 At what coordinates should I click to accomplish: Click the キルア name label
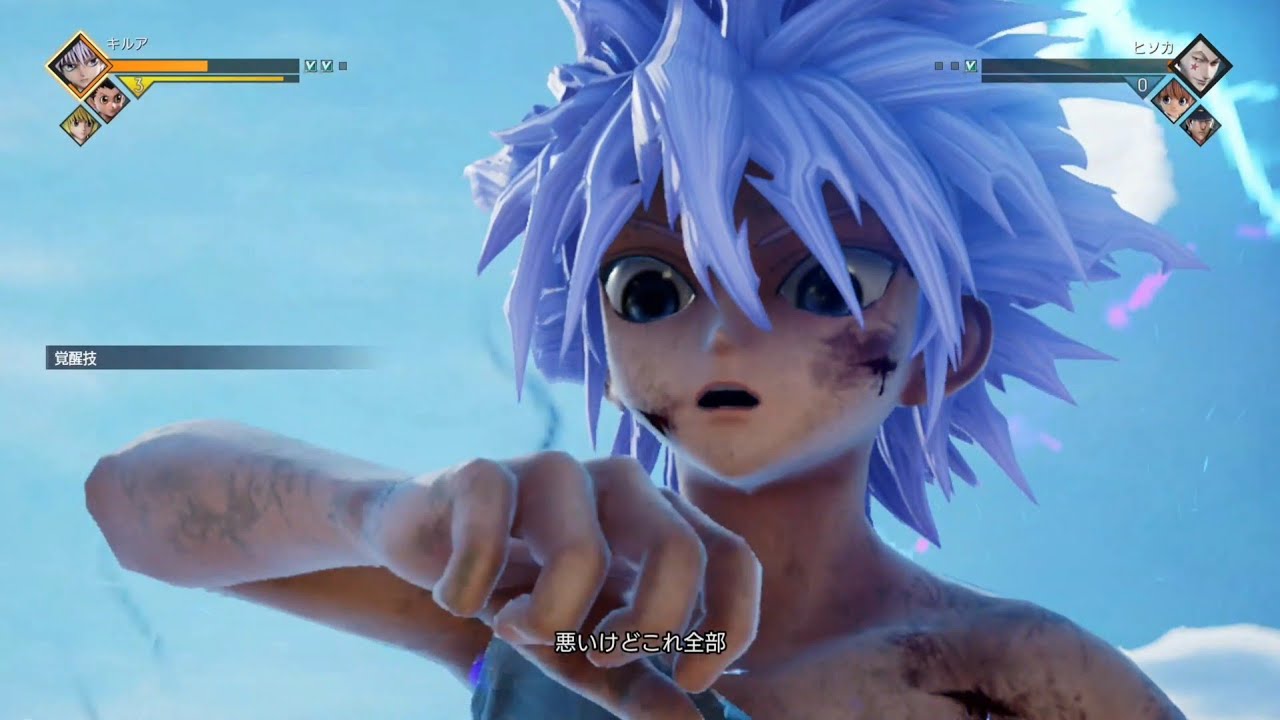tap(129, 41)
